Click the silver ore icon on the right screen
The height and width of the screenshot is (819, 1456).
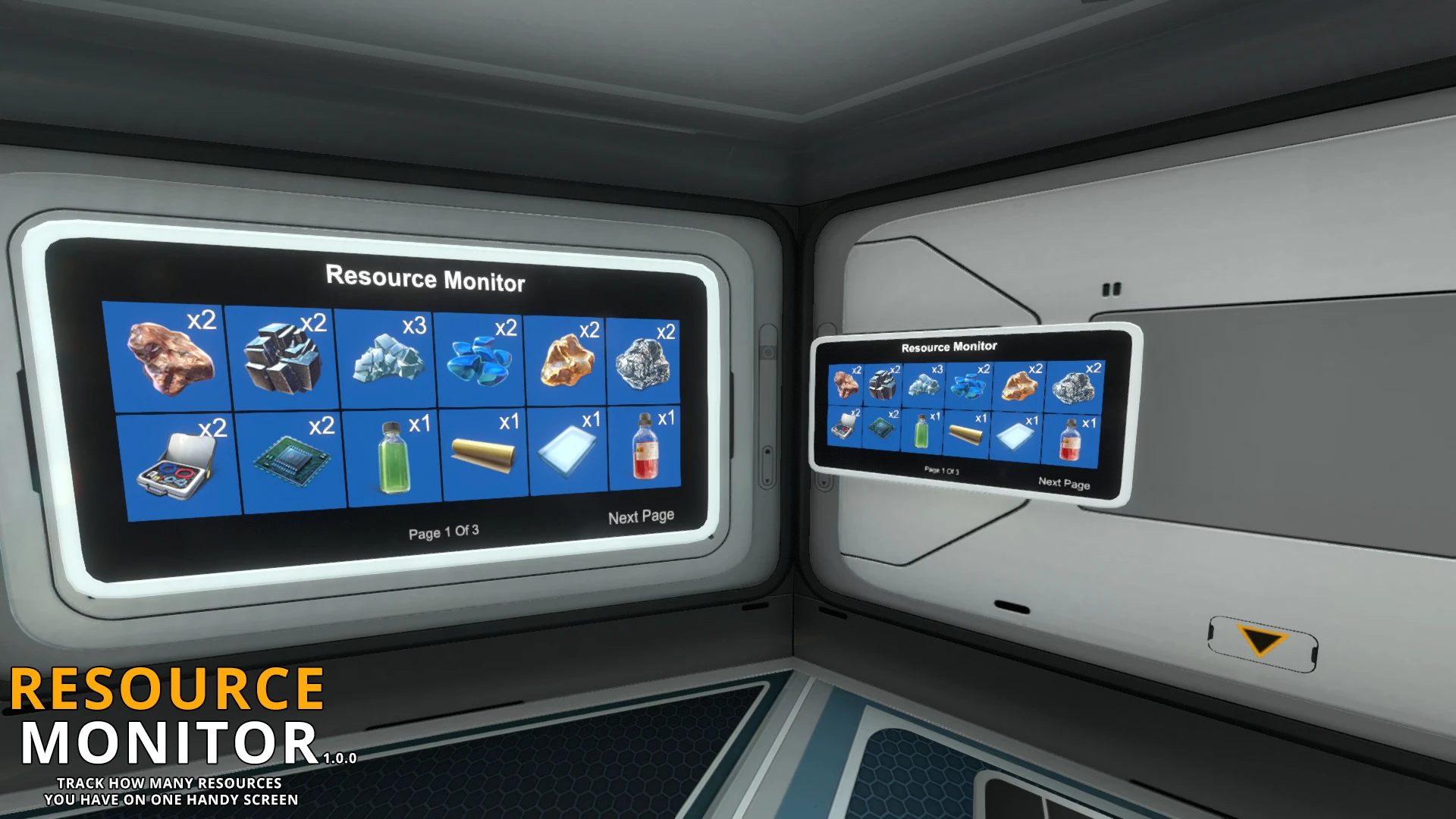tap(1077, 387)
